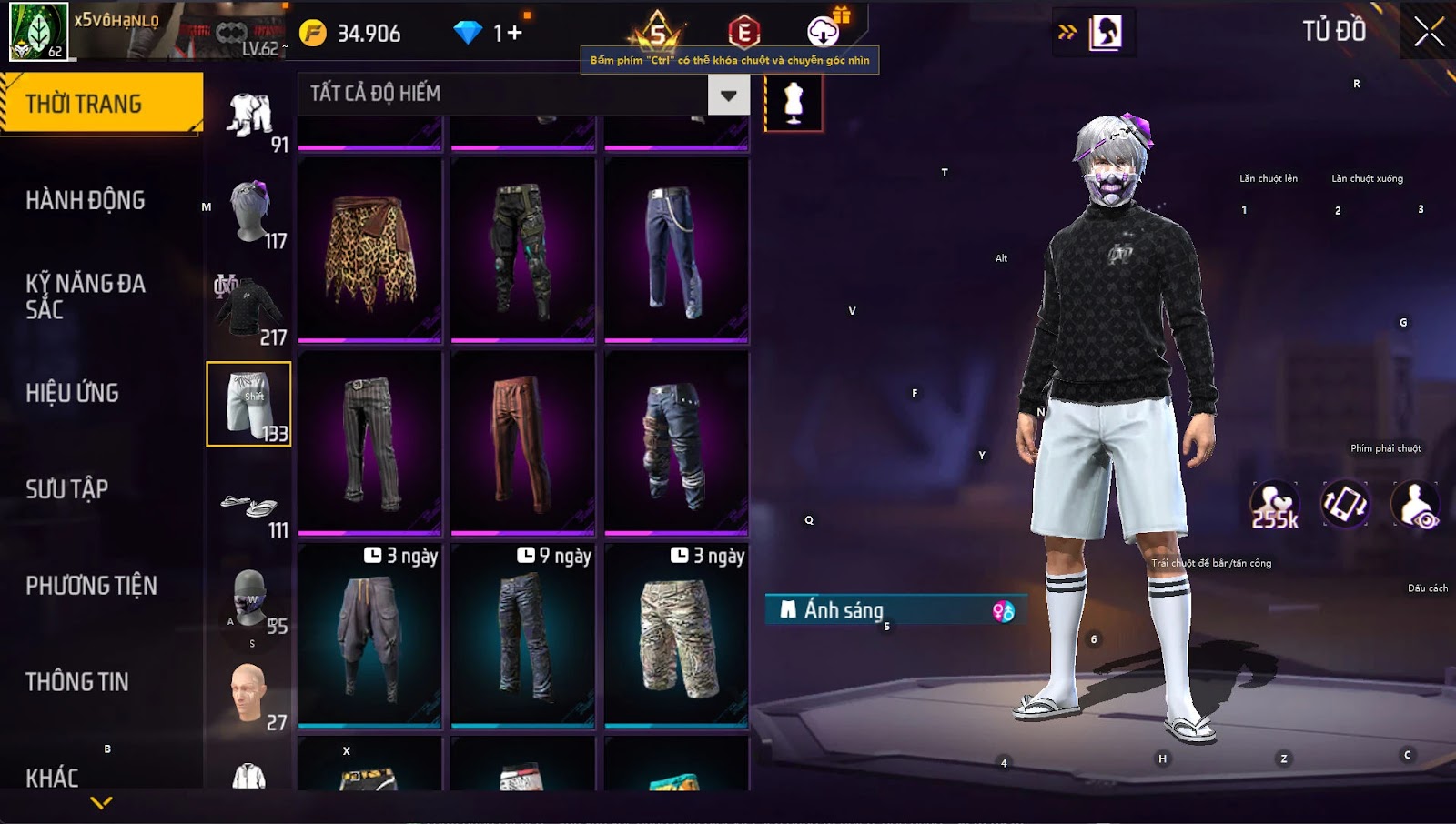Image resolution: width=1456 pixels, height=824 pixels.
Task: Select the mask category showing 55
Action: [x=249, y=600]
